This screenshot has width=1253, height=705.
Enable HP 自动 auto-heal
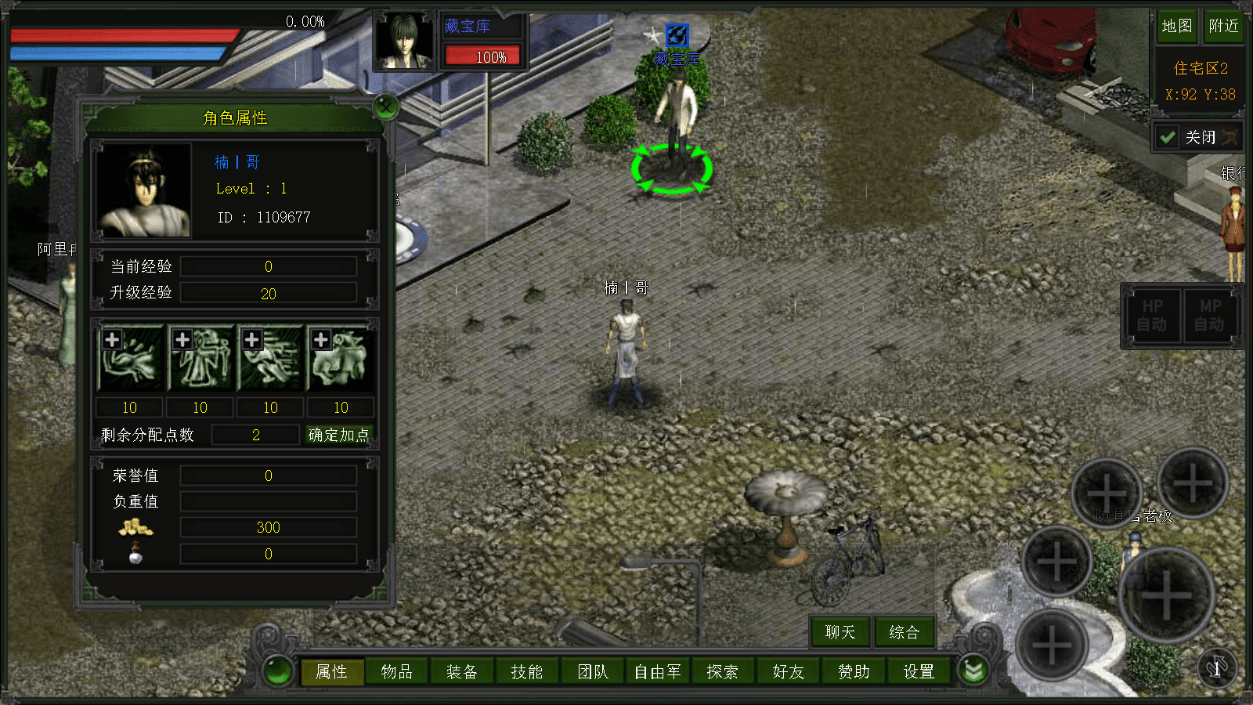[1152, 313]
